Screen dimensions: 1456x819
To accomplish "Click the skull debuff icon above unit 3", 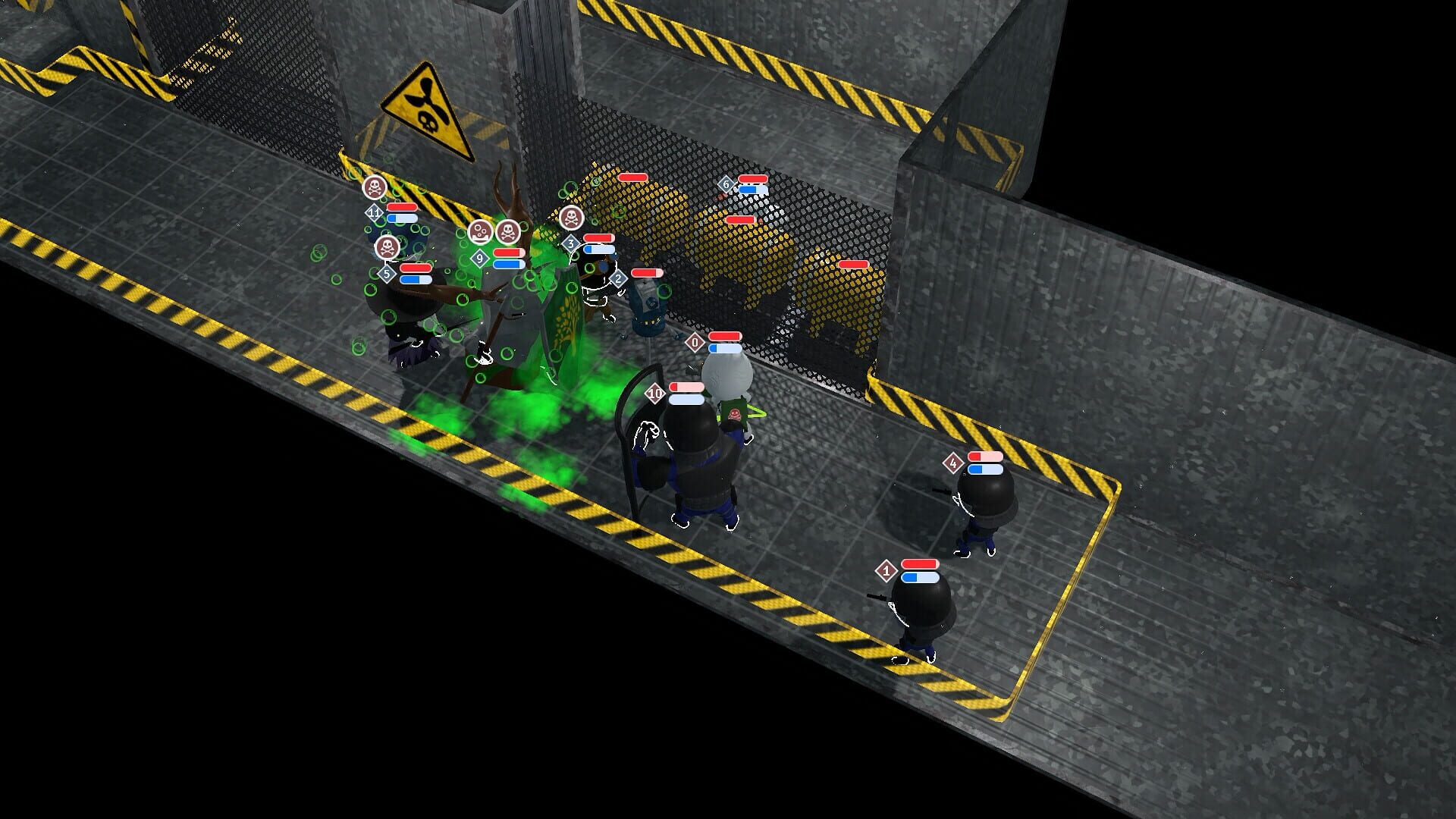I will pos(572,218).
